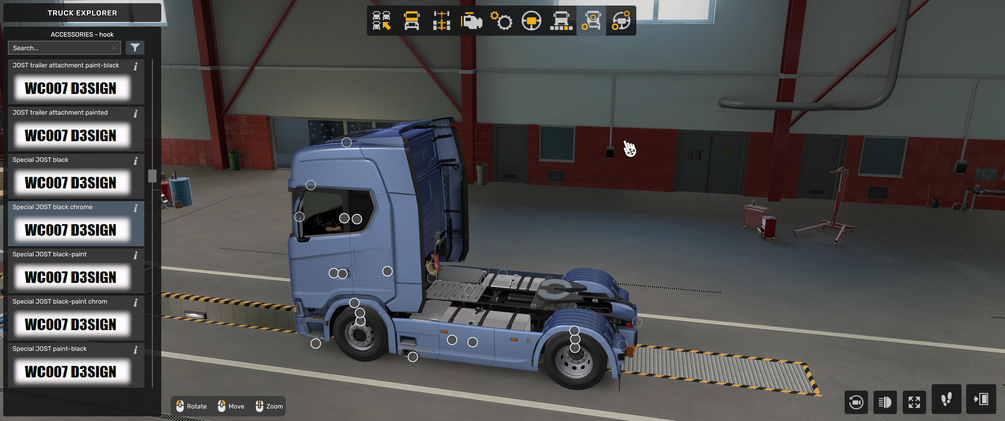The width and height of the screenshot is (1005, 421).
Task: Open the accessory filter funnel button
Action: 135,48
